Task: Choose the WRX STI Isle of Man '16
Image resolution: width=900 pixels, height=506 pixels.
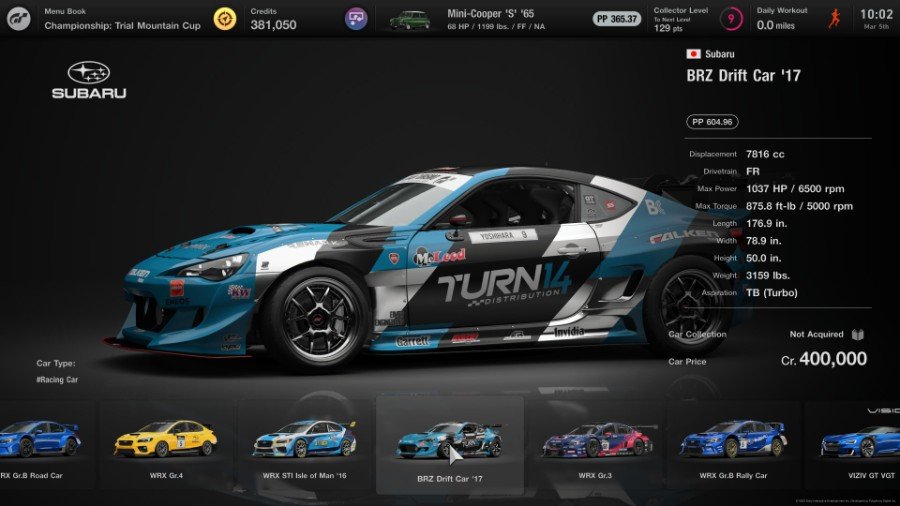Action: click(304, 441)
